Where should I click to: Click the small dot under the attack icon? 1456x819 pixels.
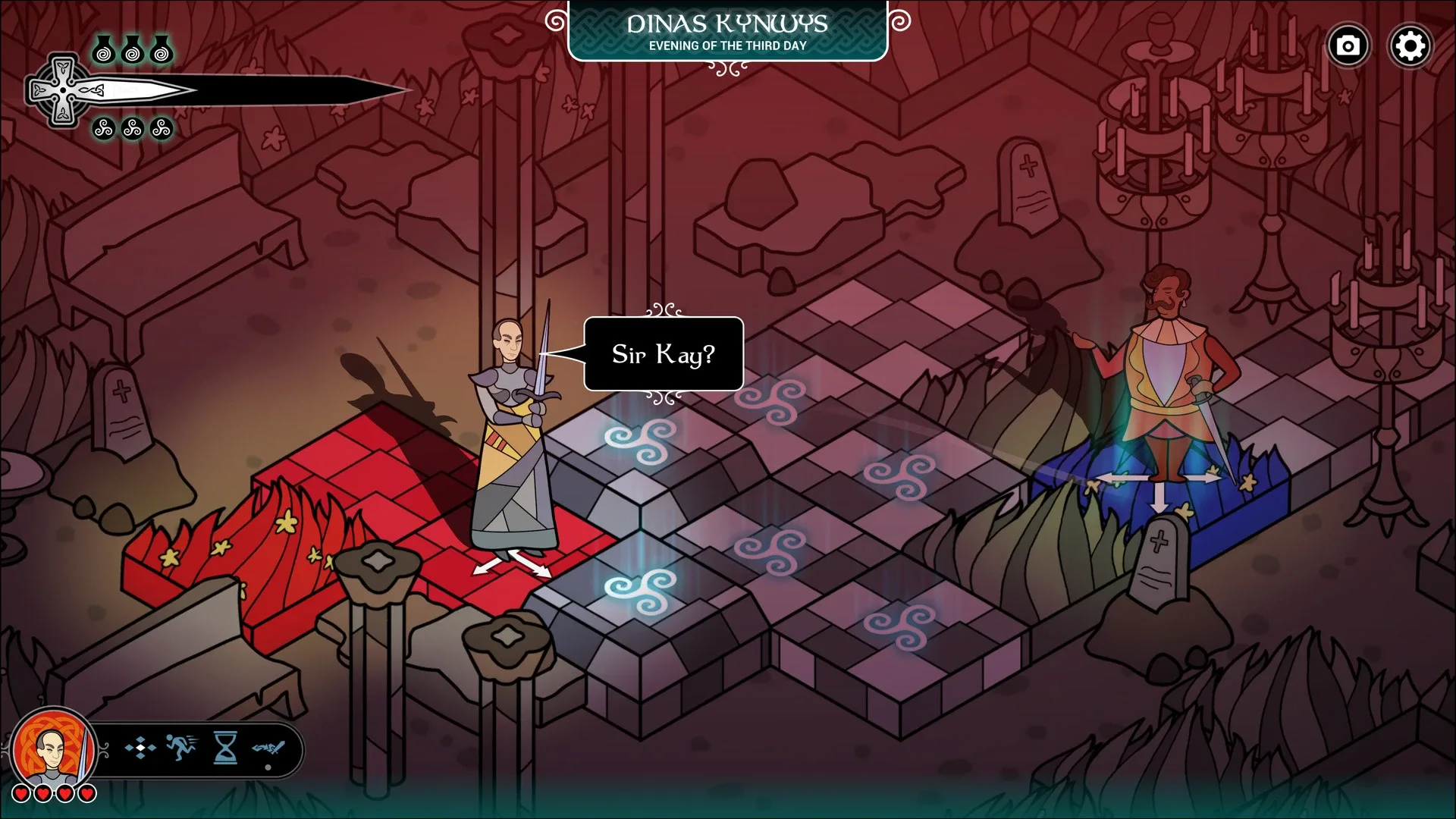coord(268,769)
